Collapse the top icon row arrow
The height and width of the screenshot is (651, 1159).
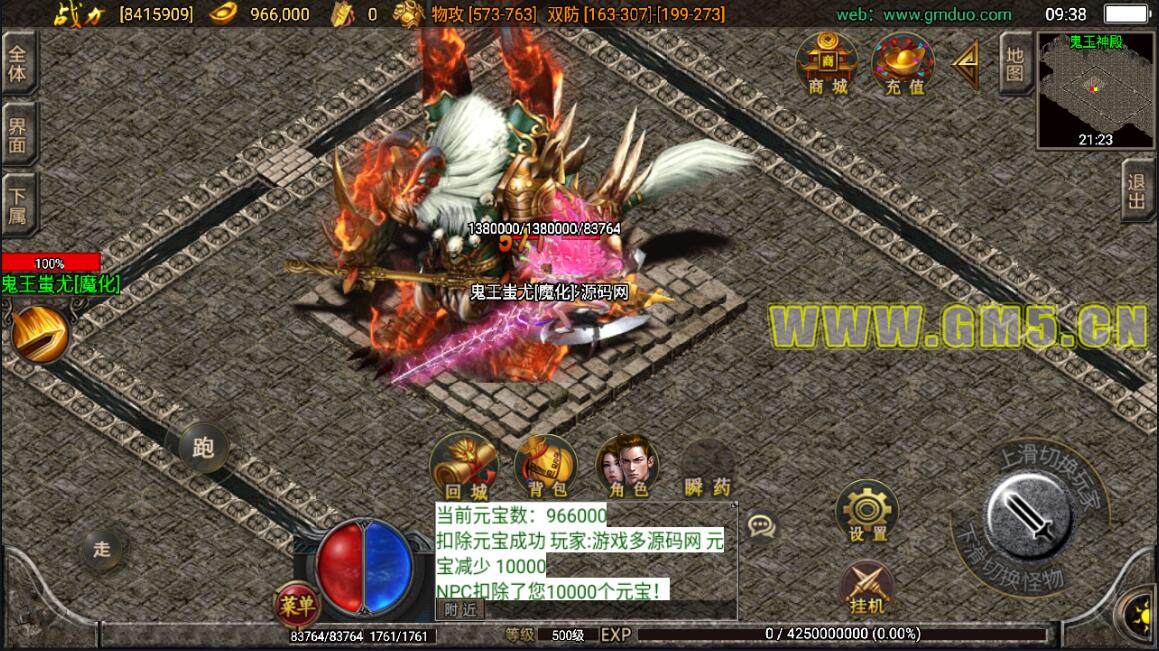966,64
